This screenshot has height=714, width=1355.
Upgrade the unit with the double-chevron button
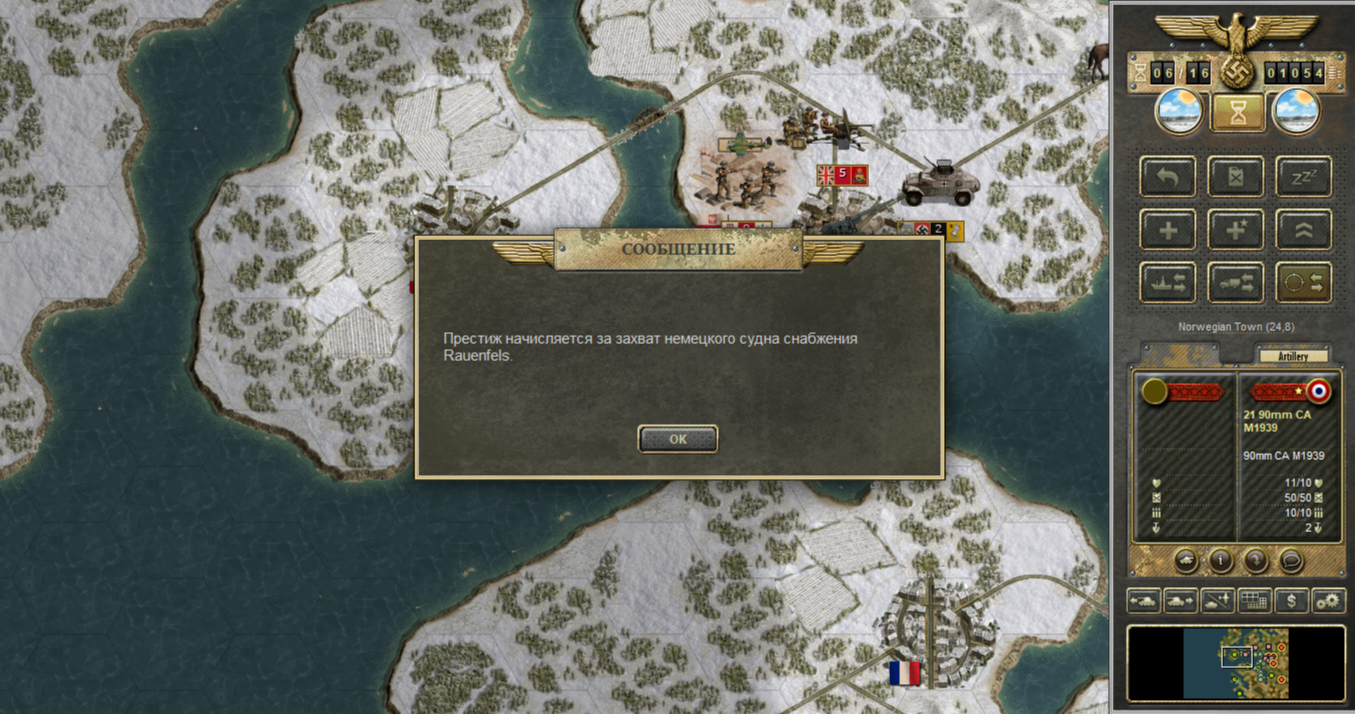click(1304, 230)
